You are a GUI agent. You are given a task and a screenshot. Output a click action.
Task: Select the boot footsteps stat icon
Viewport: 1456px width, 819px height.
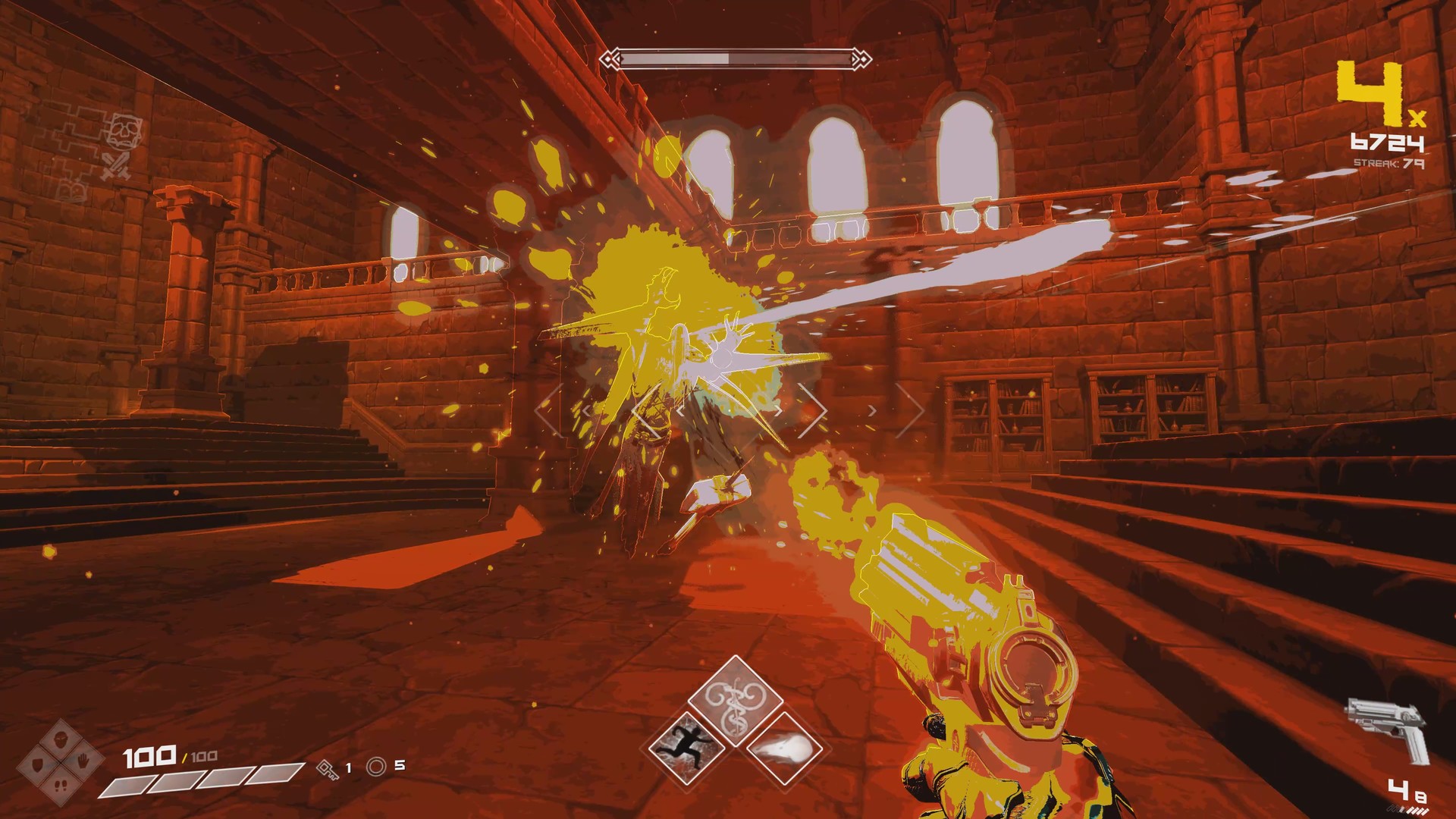point(61,786)
